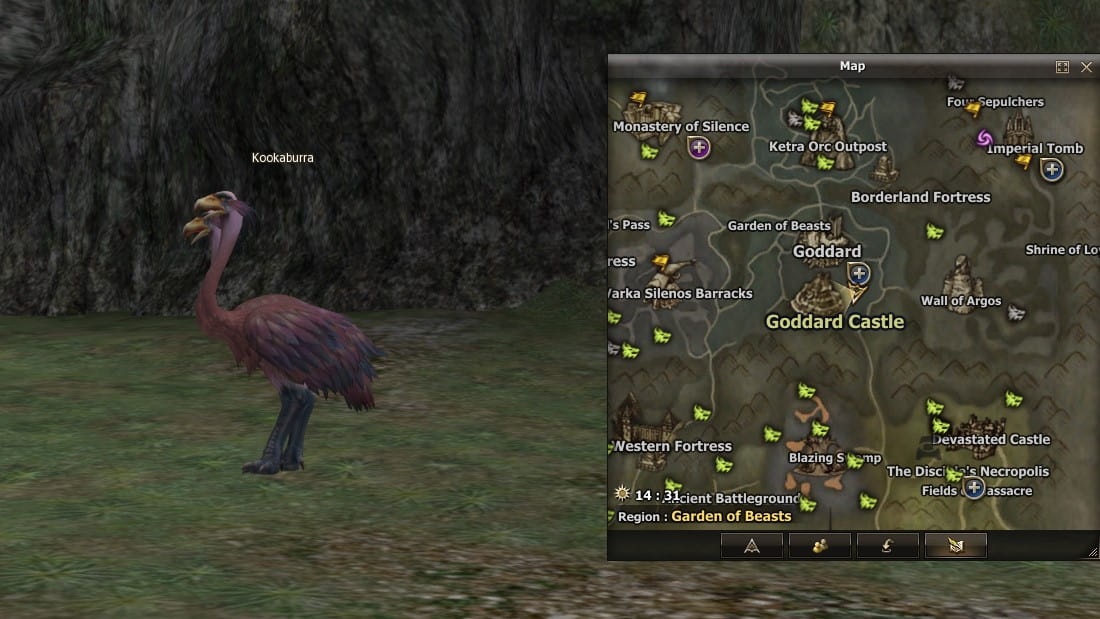Click the party members button under the map

pyautogui.click(x=819, y=545)
